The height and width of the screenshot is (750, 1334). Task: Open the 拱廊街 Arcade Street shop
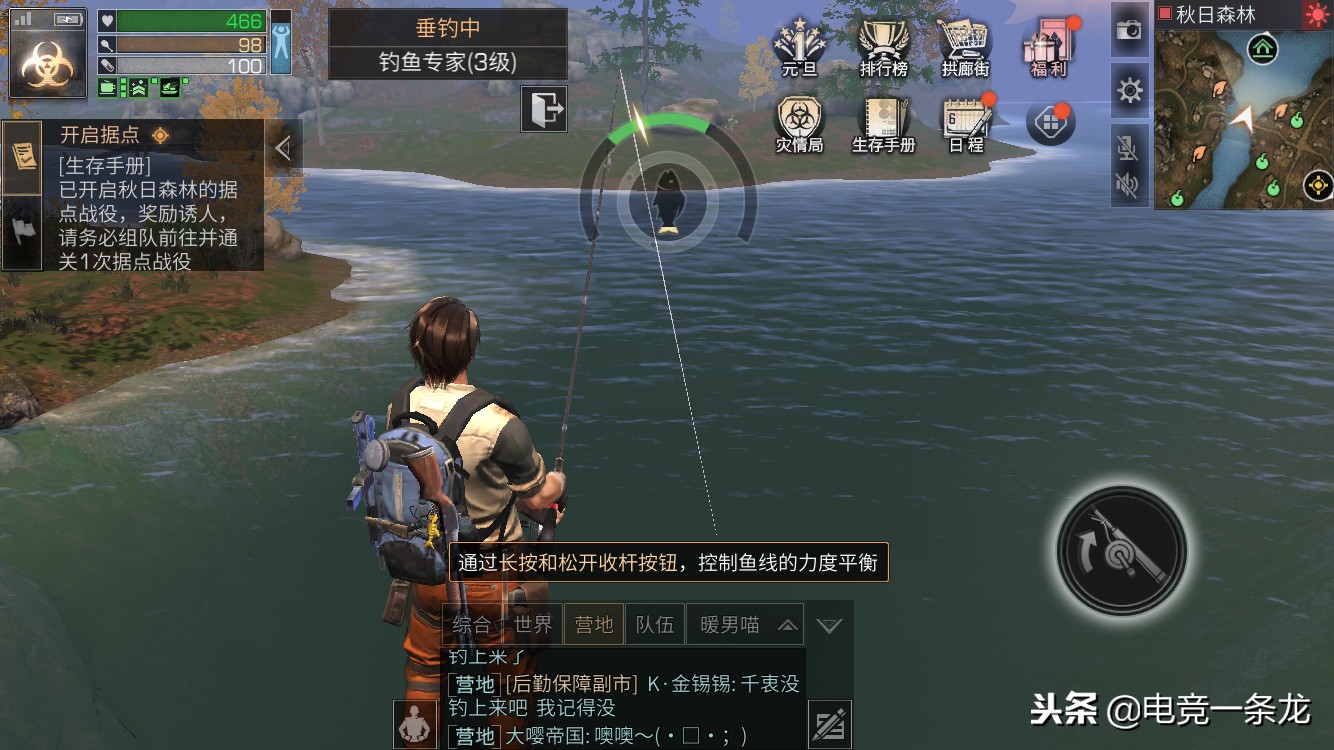[x=964, y=40]
